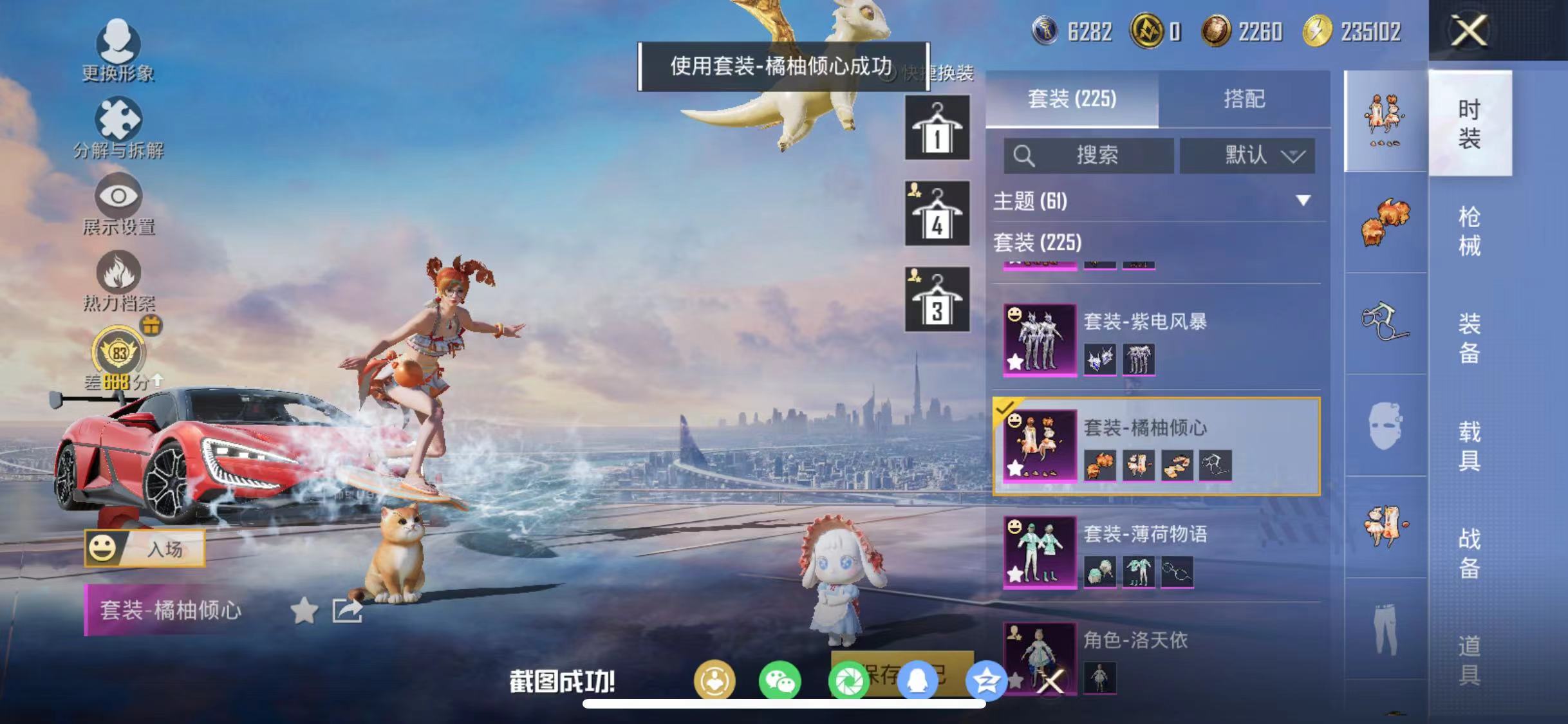Select outfit preset hanger number 1
Viewport: 1568px width, 724px height.
(937, 127)
